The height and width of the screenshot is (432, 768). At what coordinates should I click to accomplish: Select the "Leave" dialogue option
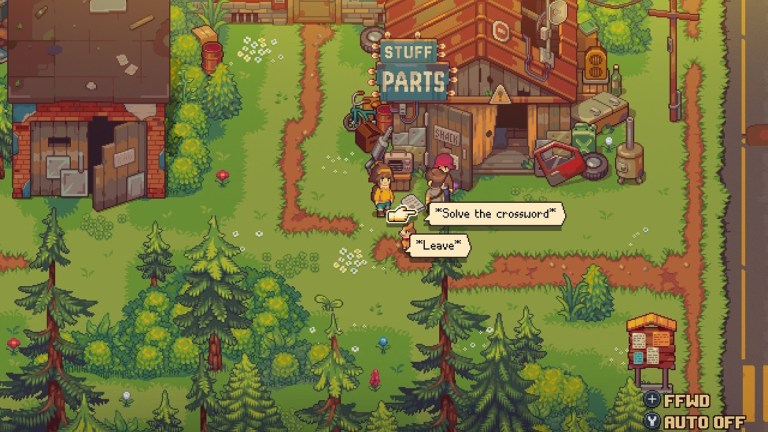441,245
